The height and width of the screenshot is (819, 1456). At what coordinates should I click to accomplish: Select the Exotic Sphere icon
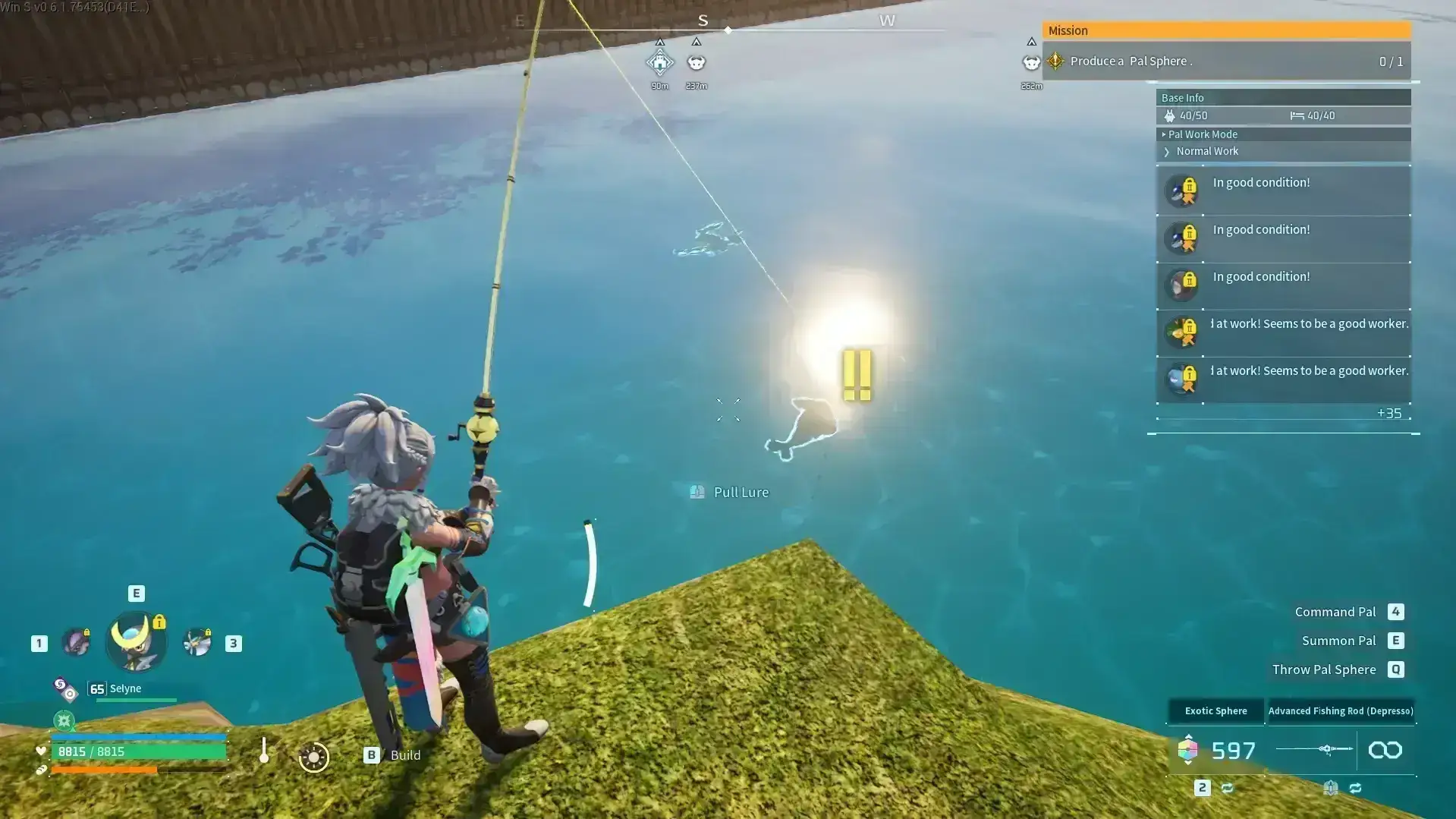click(1187, 750)
